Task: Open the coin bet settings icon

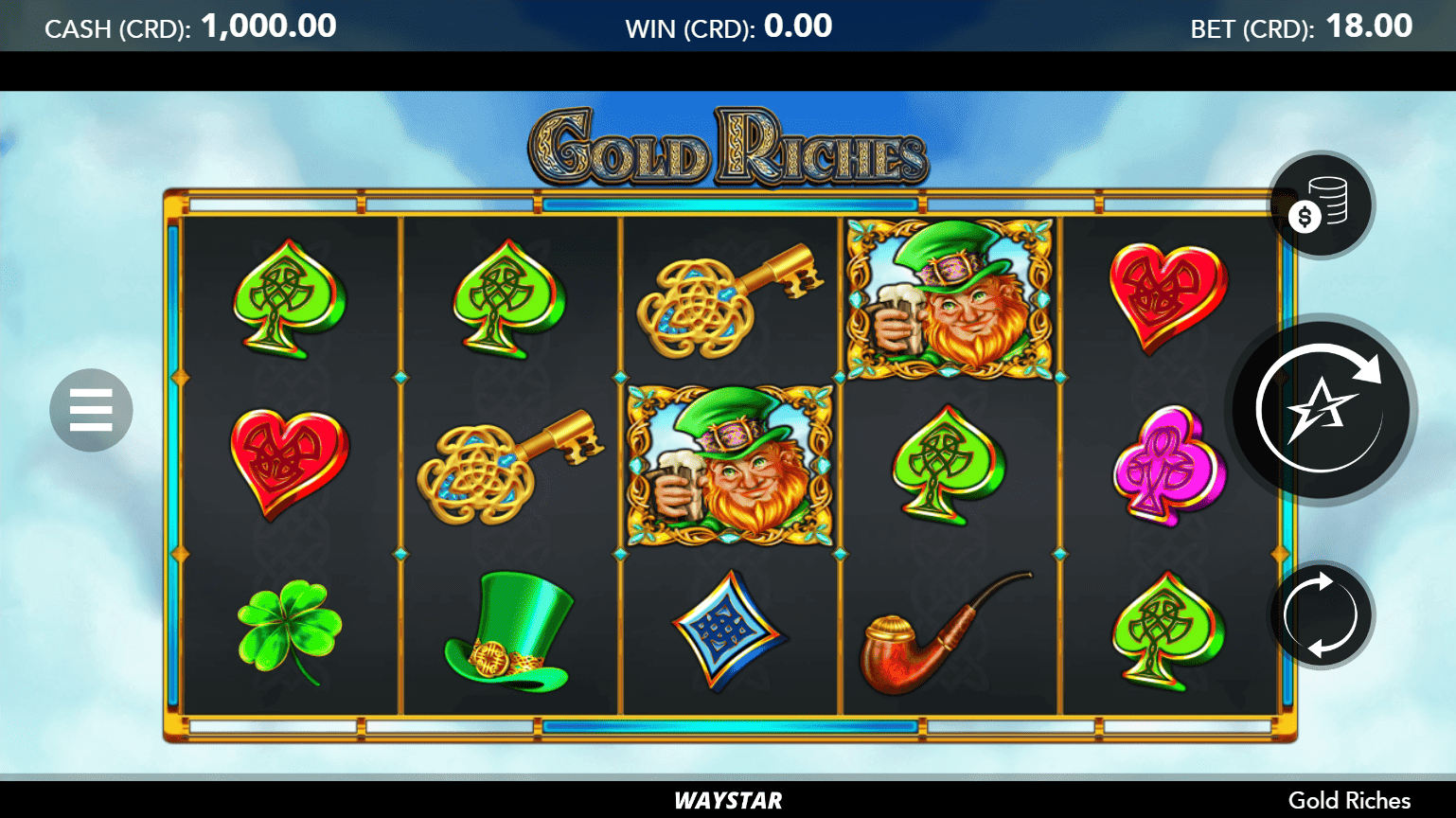Action: tap(1320, 204)
